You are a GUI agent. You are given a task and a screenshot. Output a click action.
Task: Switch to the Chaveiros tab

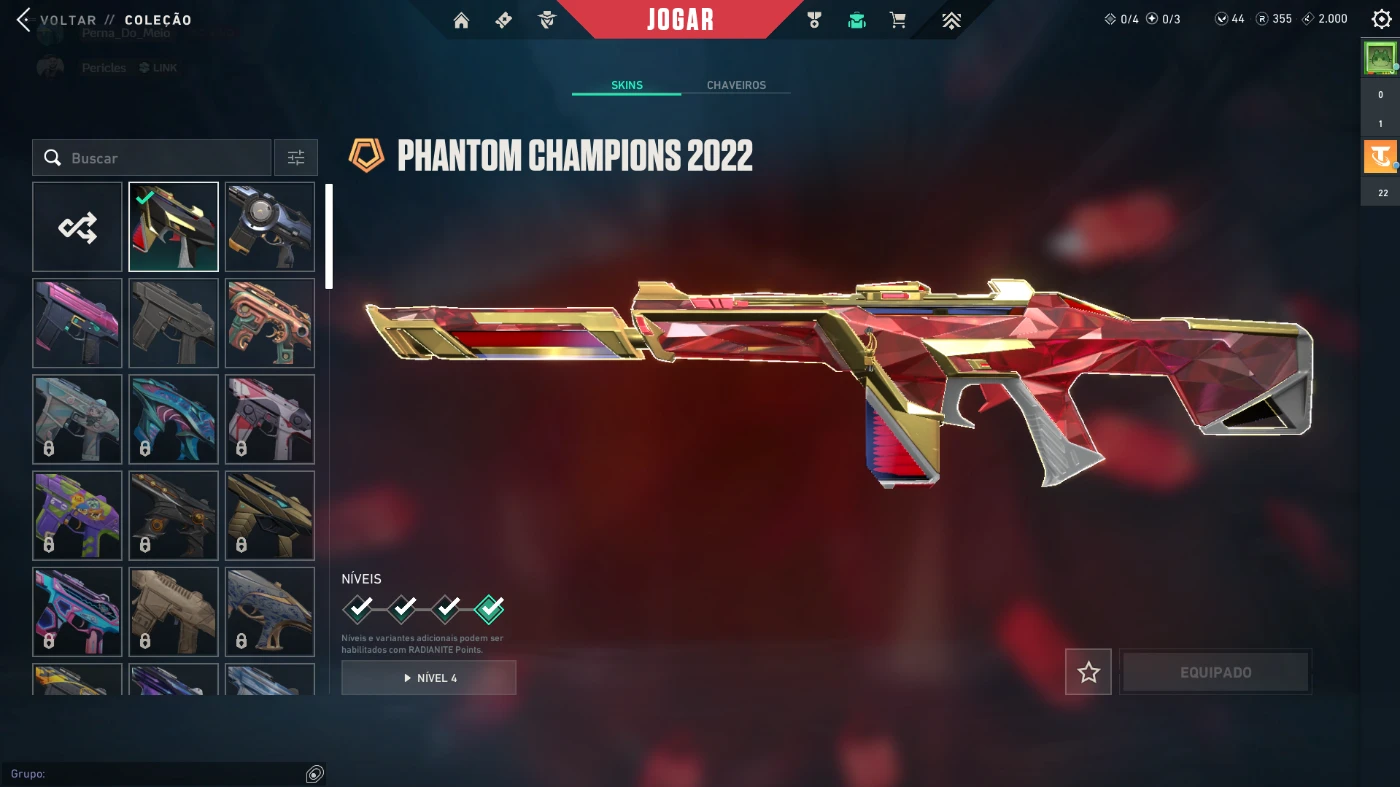736,85
